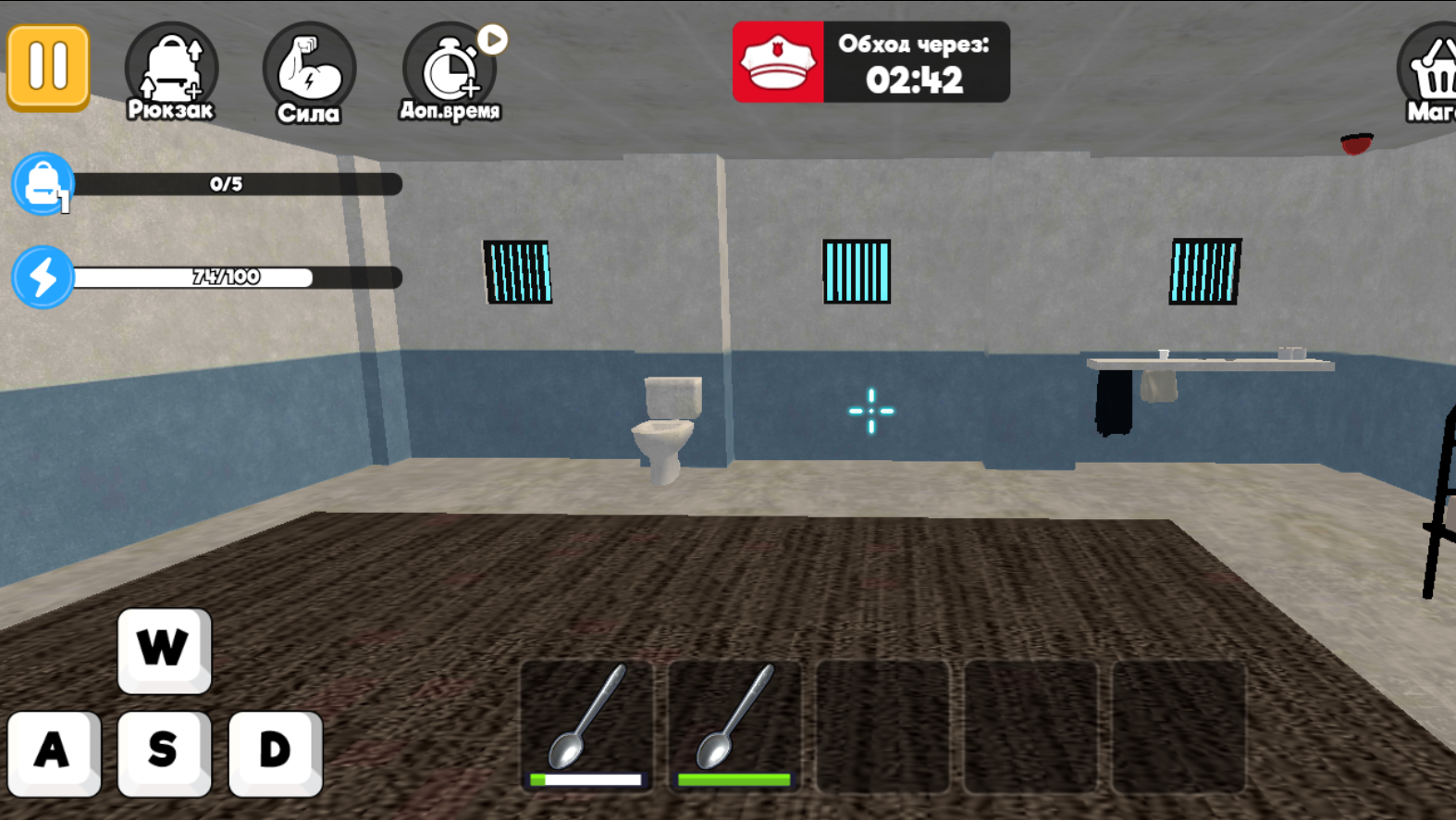Click the police cap icon on the patrol banner

[780, 61]
